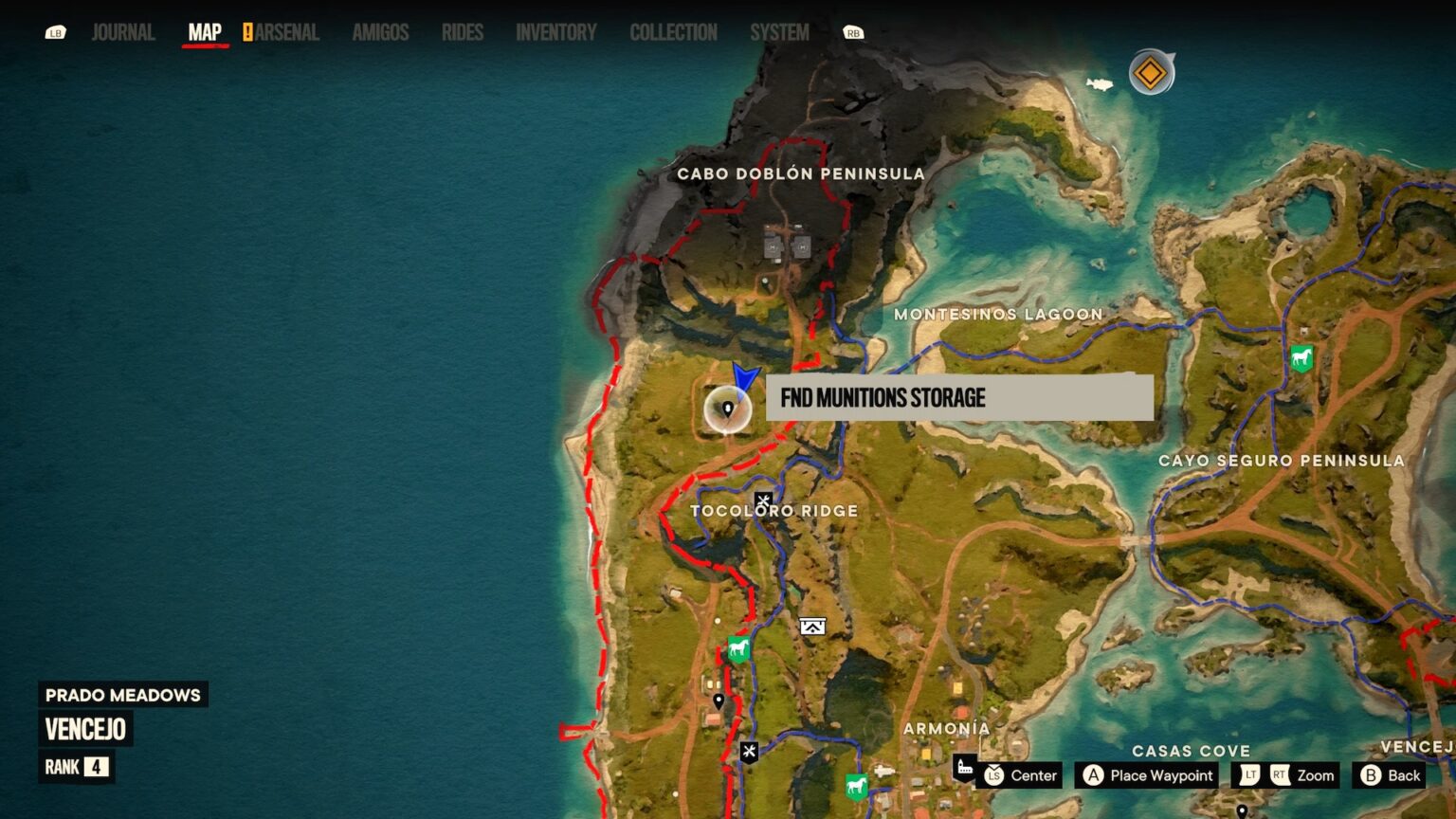Switch to the Journal tab

(x=122, y=31)
